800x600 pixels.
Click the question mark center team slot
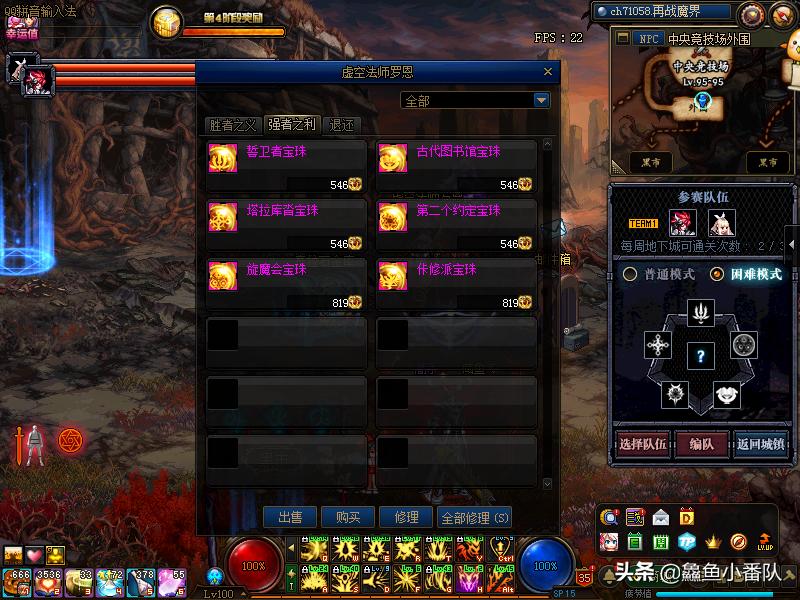pos(701,354)
